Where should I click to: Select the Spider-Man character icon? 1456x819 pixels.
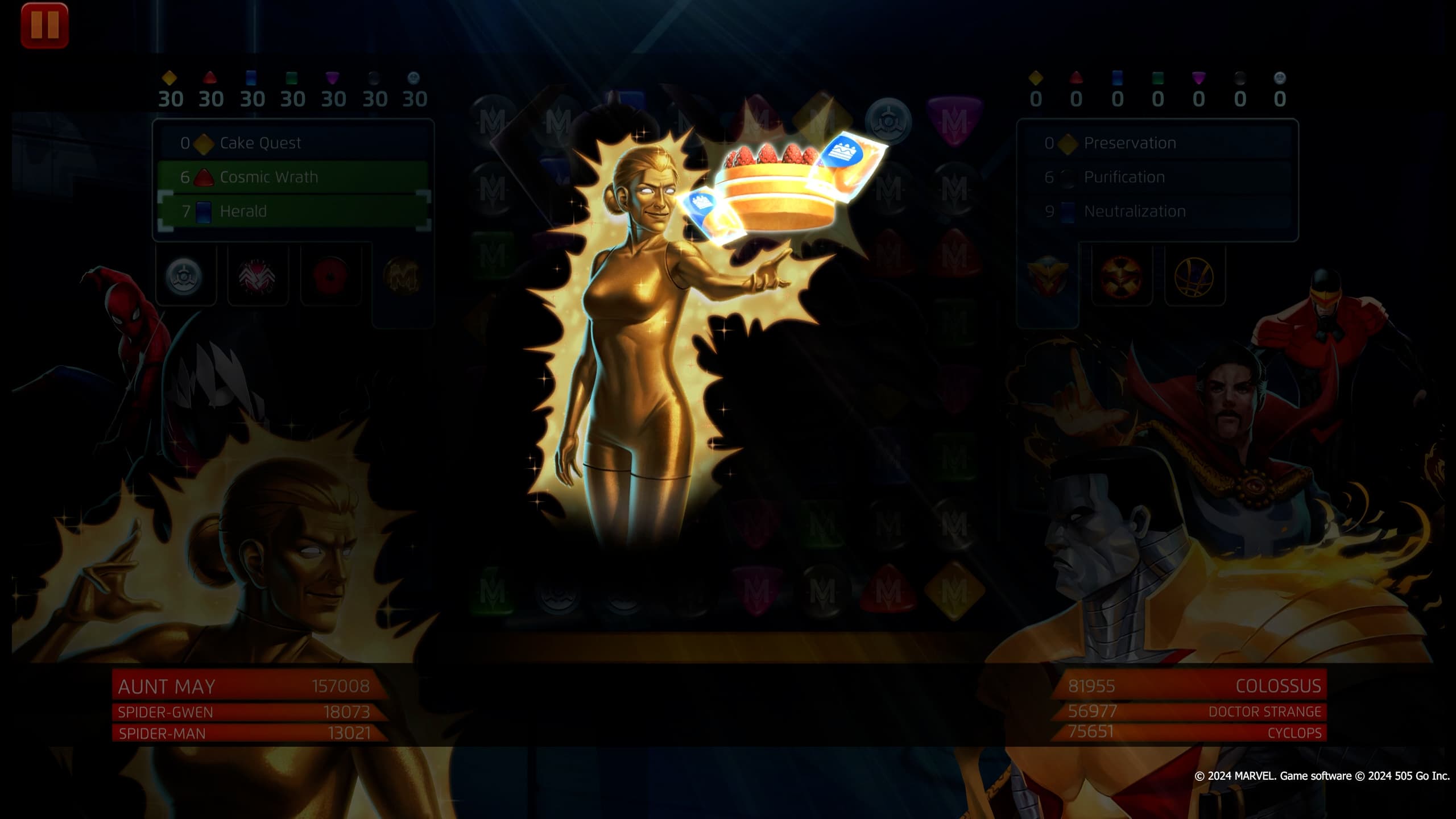(329, 277)
